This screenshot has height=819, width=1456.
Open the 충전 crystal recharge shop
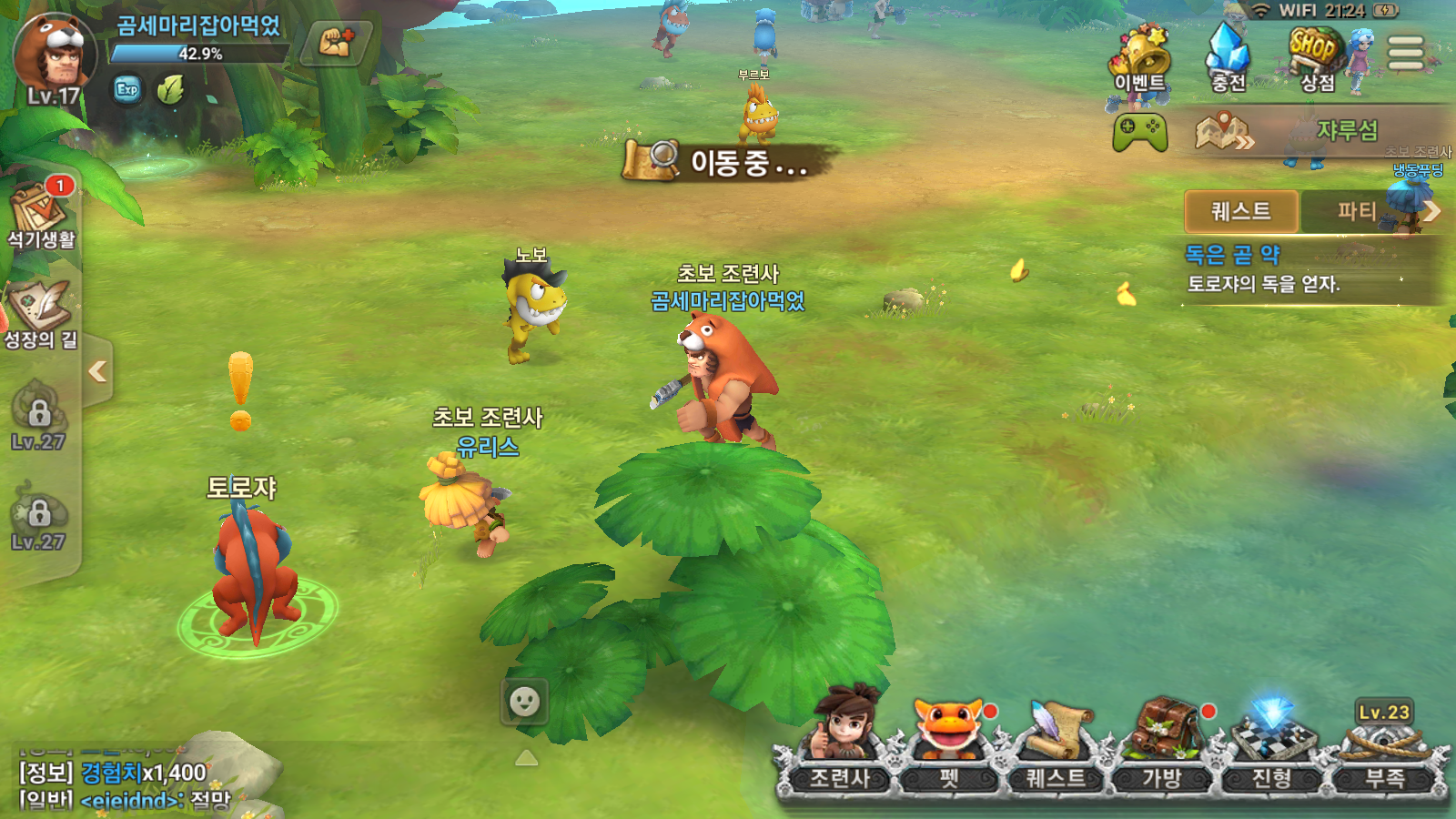1228,58
